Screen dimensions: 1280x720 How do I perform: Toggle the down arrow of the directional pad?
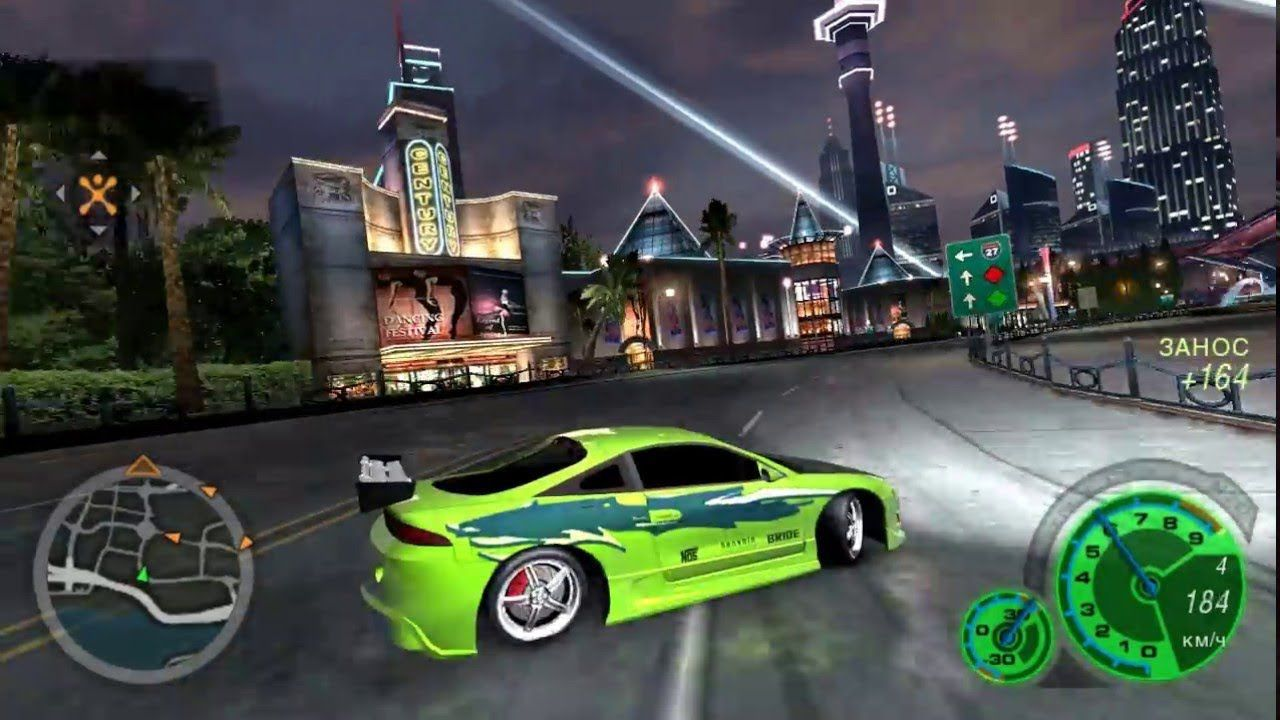(x=98, y=228)
